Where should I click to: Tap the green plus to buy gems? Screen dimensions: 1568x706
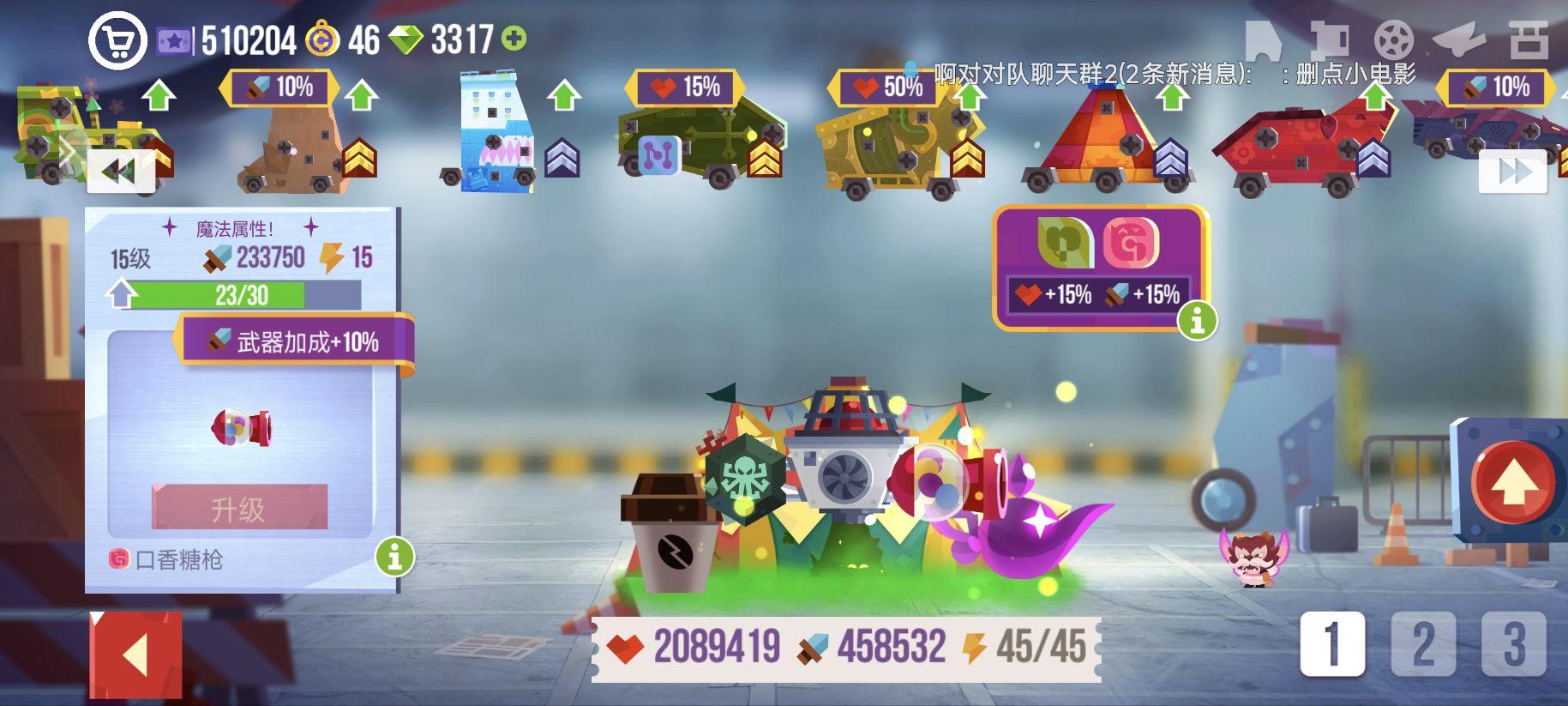click(x=514, y=38)
